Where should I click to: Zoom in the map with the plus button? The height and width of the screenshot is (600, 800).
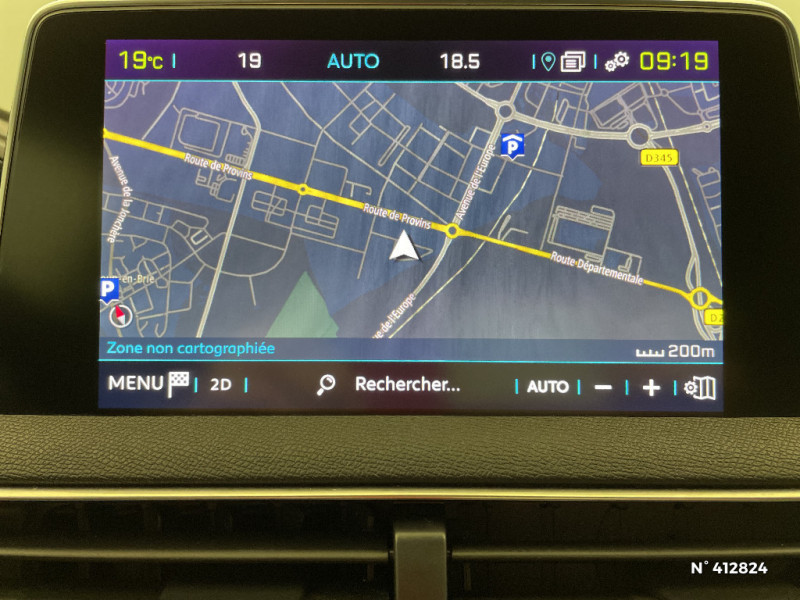pyautogui.click(x=651, y=387)
